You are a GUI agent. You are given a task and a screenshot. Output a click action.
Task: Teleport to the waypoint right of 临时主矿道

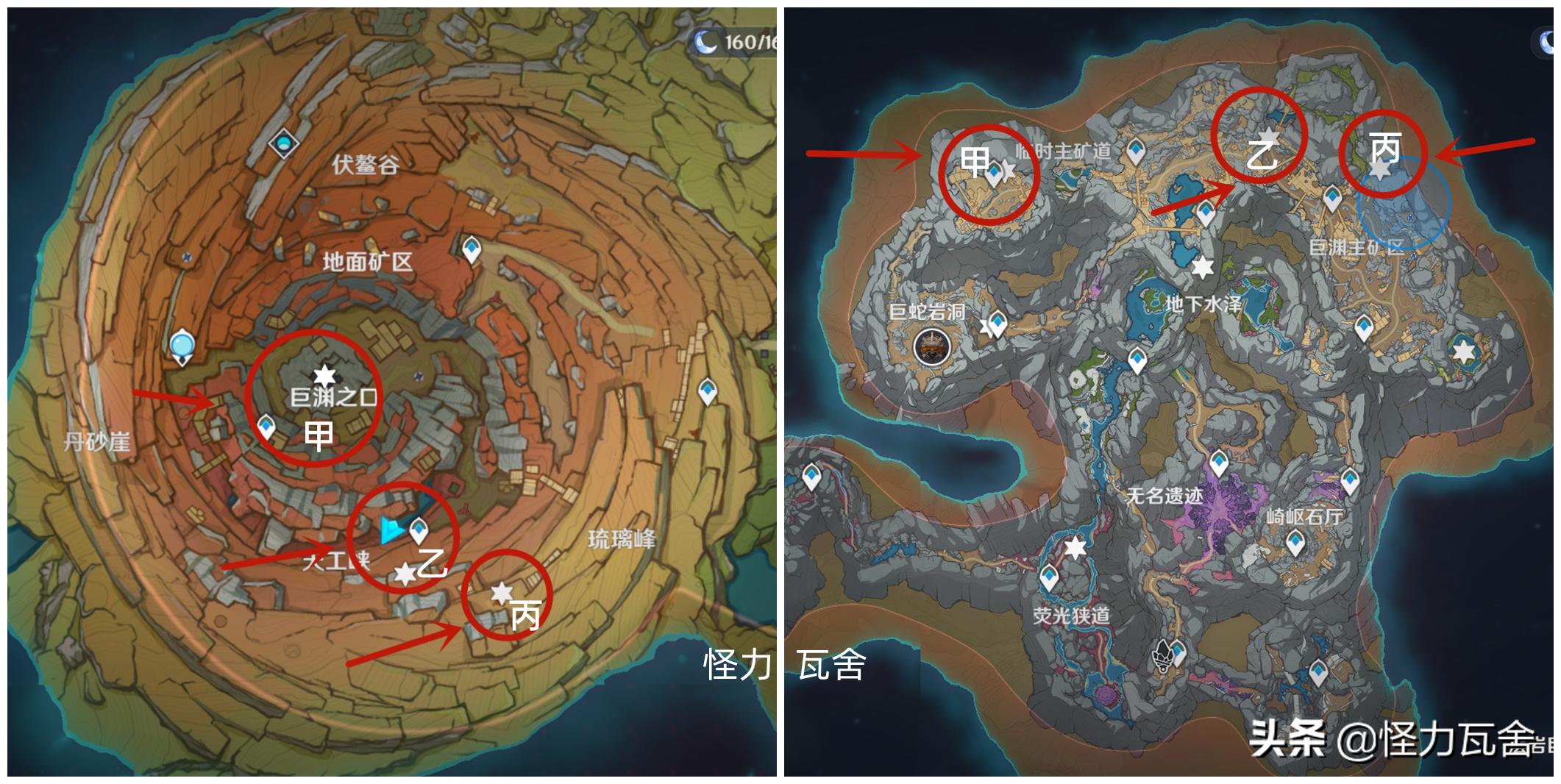(1137, 151)
